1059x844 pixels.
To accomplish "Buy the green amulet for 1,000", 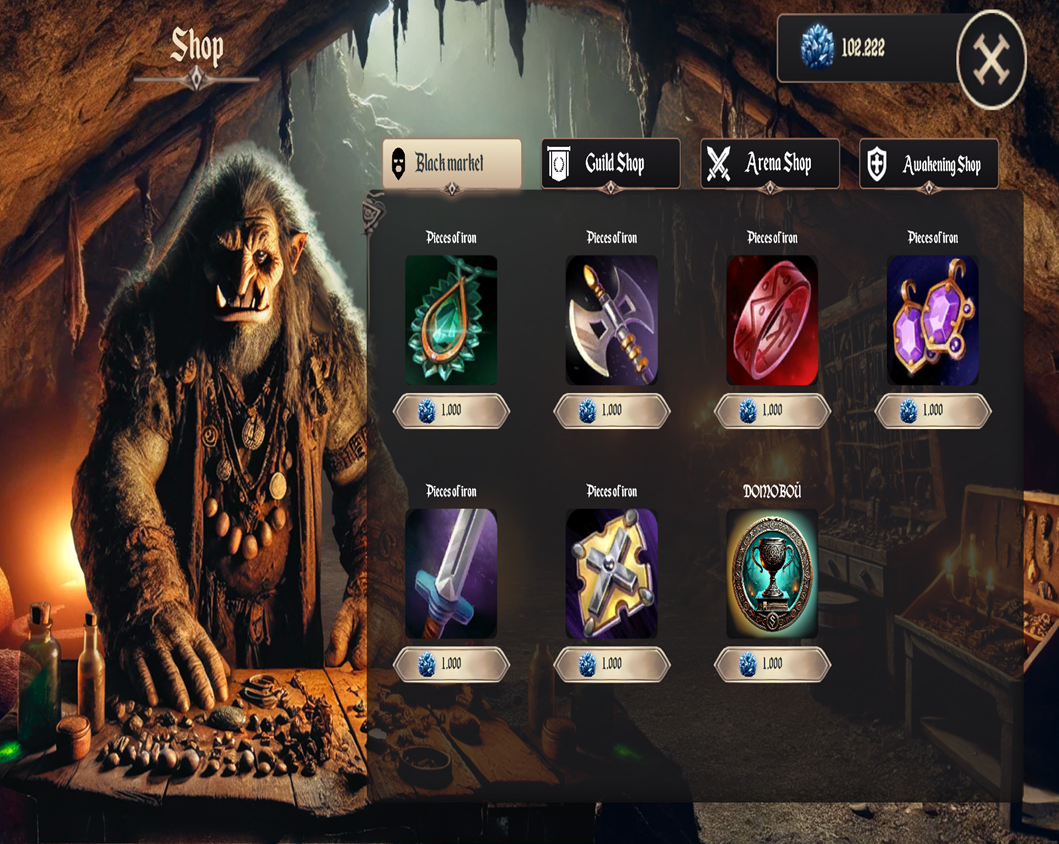I will click(451, 410).
